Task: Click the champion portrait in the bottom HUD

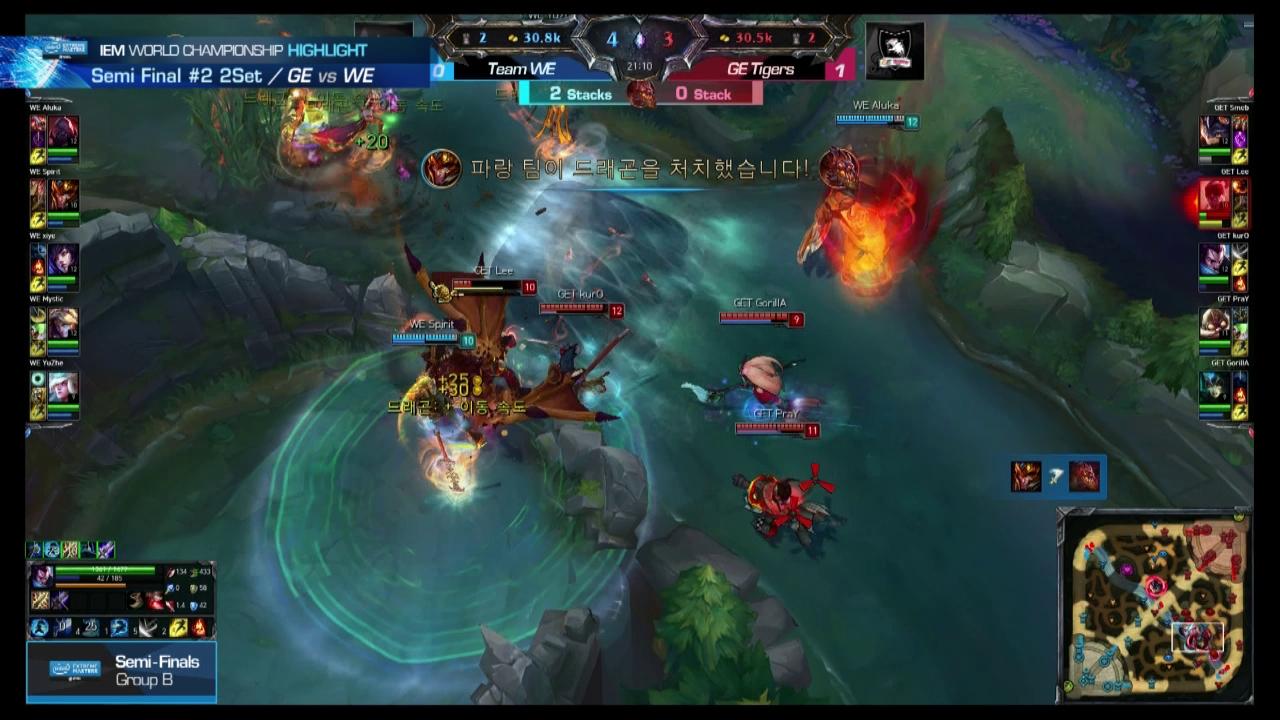Action: pos(42,575)
